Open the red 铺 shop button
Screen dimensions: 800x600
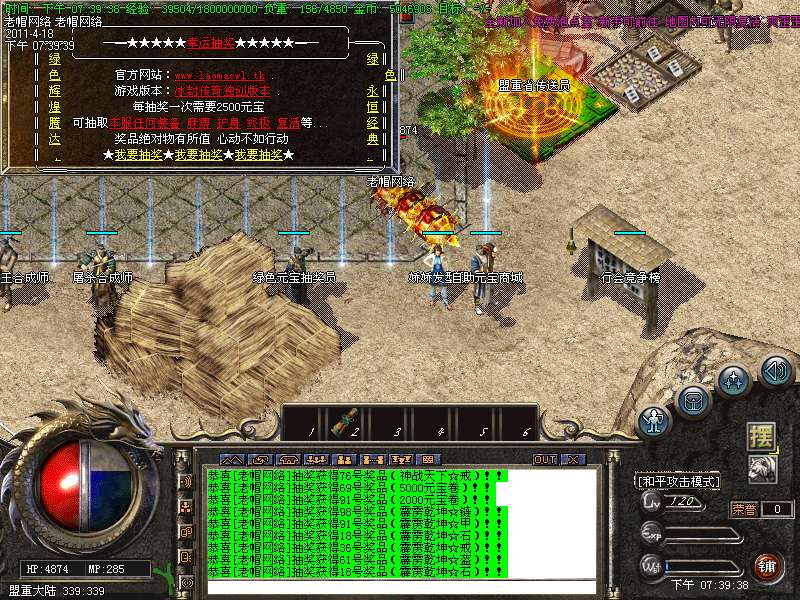[767, 567]
